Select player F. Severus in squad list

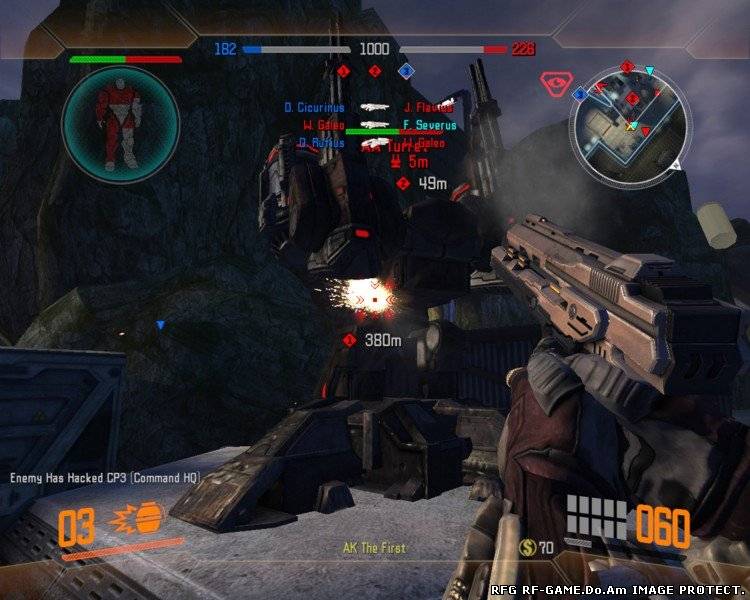(429, 125)
